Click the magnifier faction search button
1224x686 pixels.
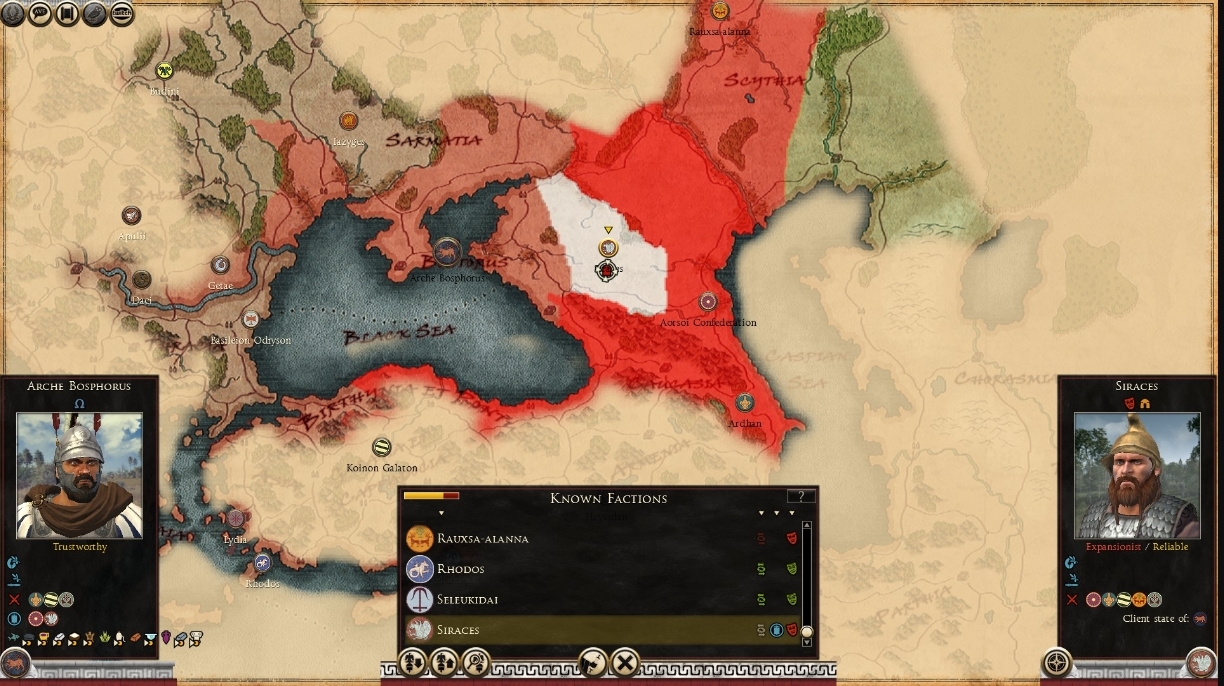coord(476,662)
